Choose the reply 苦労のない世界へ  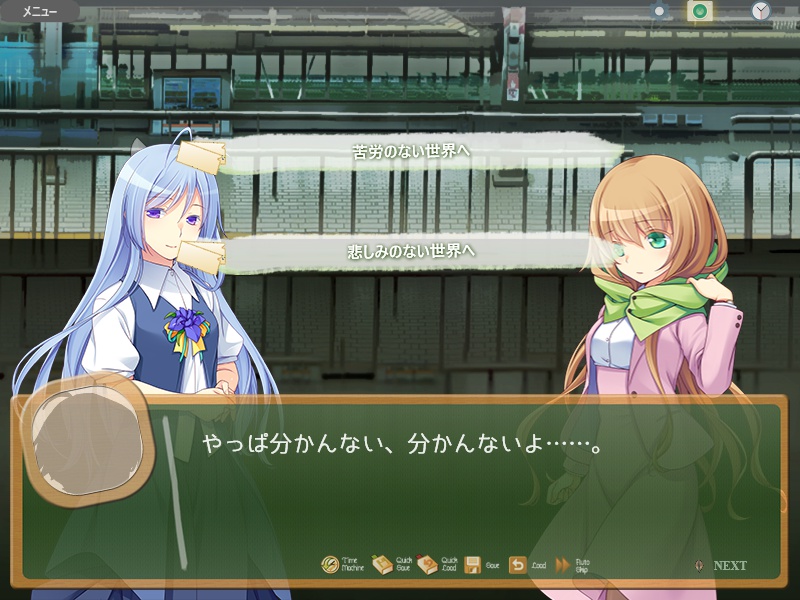click(412, 152)
